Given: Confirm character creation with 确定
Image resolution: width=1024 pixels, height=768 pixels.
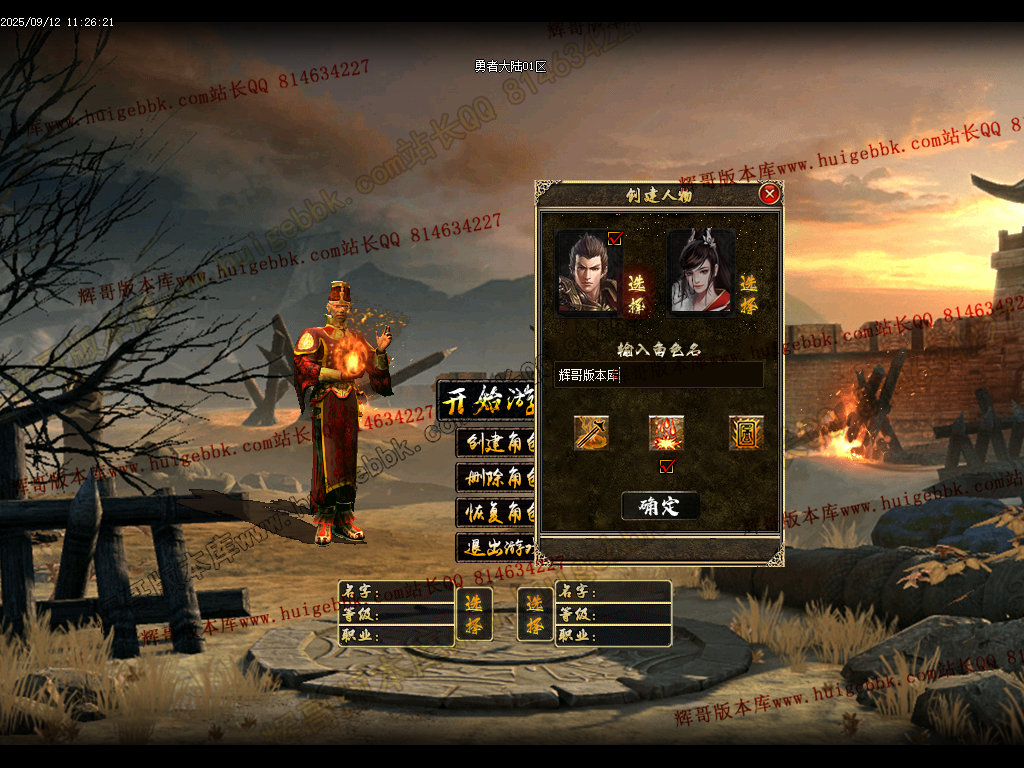Looking at the screenshot, I should click(660, 506).
